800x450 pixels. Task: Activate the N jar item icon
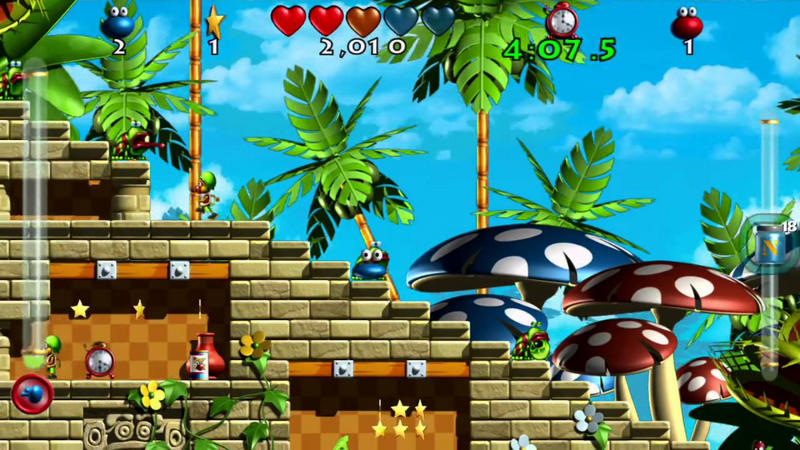click(770, 241)
